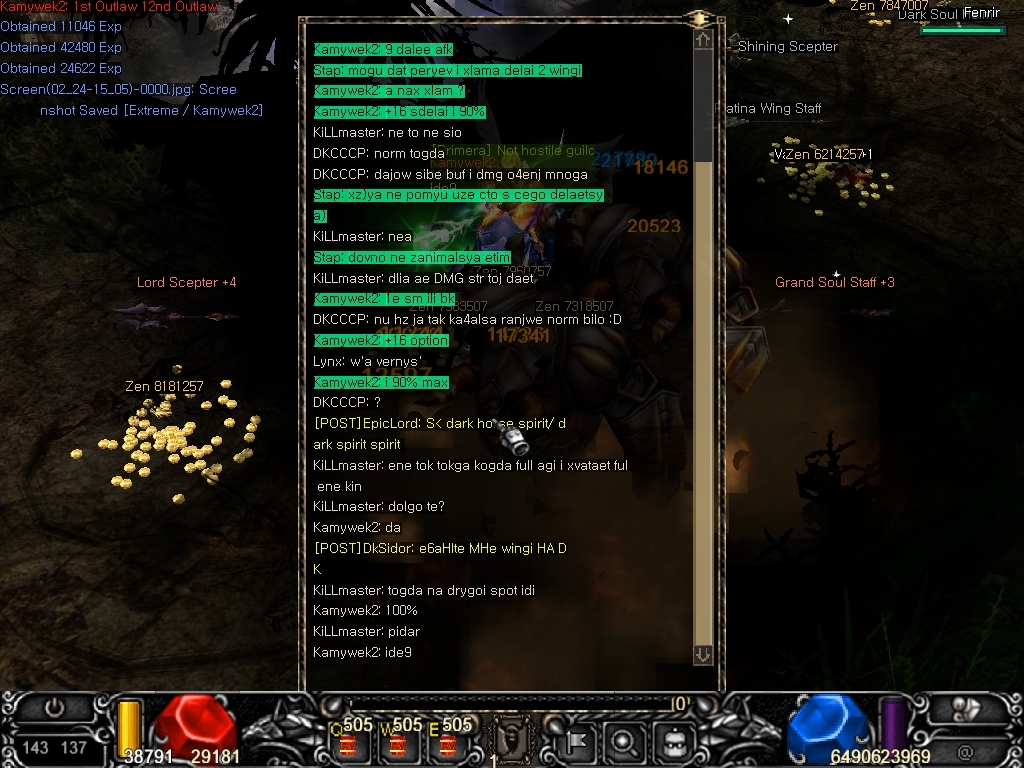Click the power button on the HUD
Image resolution: width=1024 pixels, height=768 pixels.
tap(54, 709)
